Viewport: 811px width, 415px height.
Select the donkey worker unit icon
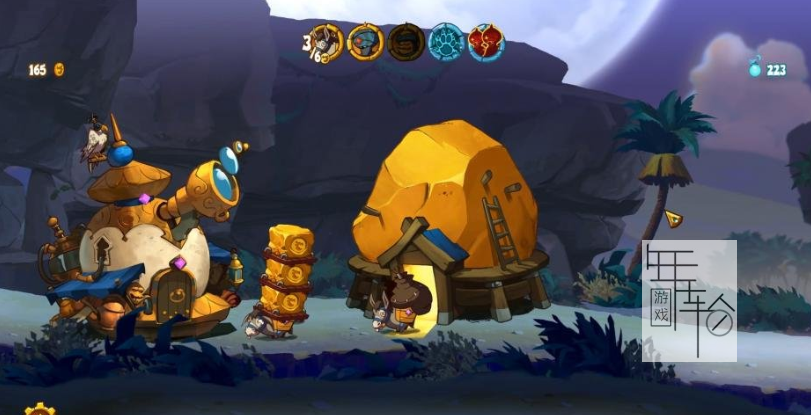click(325, 41)
